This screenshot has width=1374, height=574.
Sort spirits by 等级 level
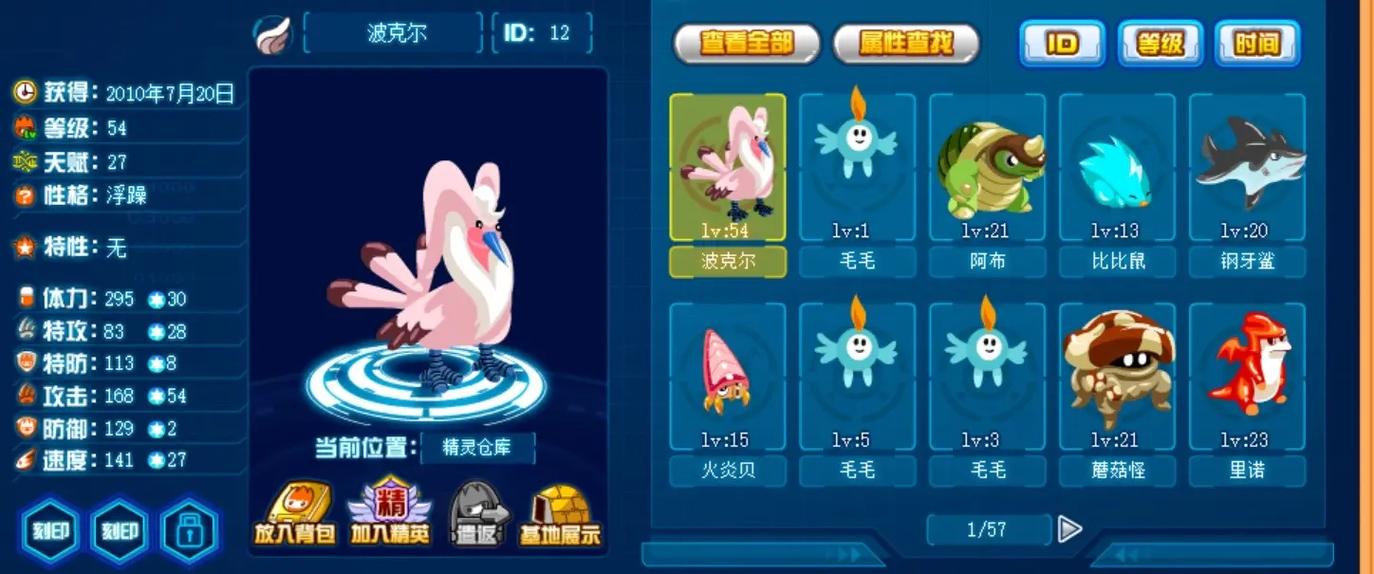[x=1160, y=43]
